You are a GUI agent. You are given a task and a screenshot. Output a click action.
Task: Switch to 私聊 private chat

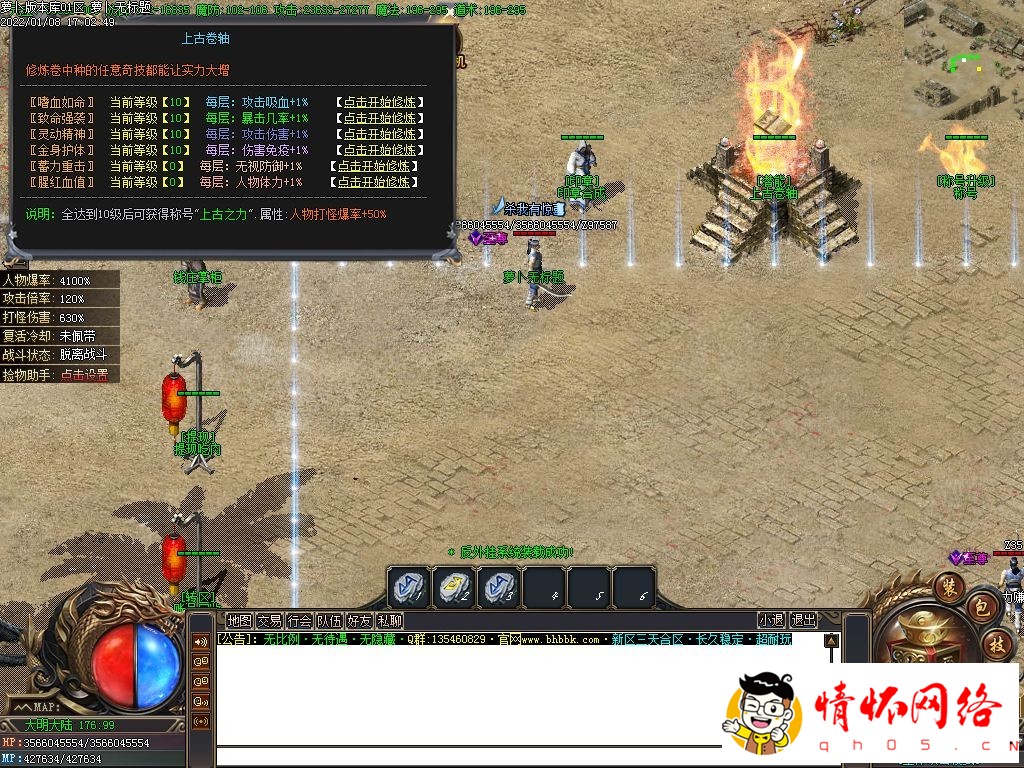pos(389,620)
